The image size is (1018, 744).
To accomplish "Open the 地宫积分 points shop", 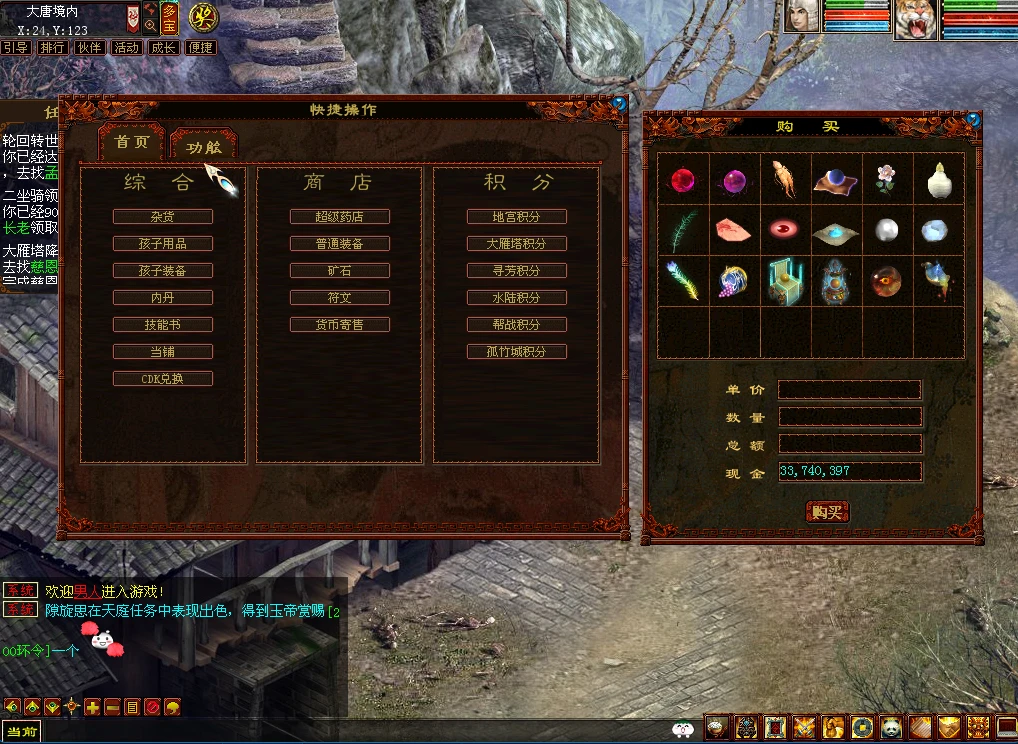I will [517, 217].
